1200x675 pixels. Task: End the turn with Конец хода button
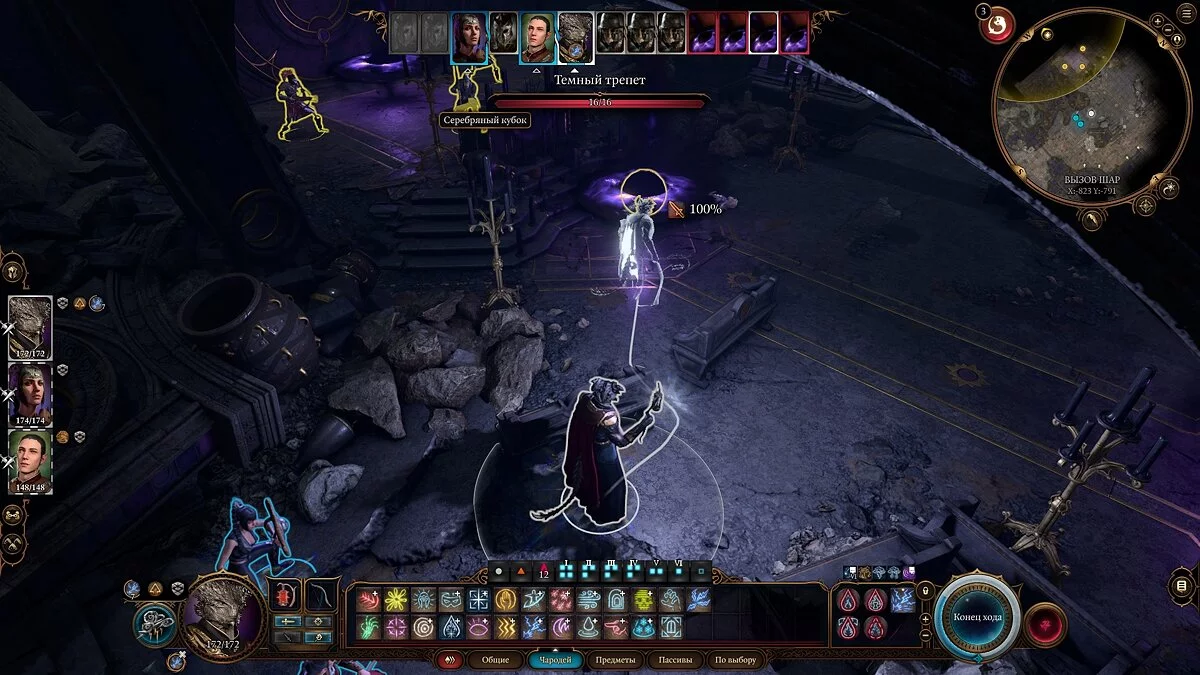click(x=977, y=616)
